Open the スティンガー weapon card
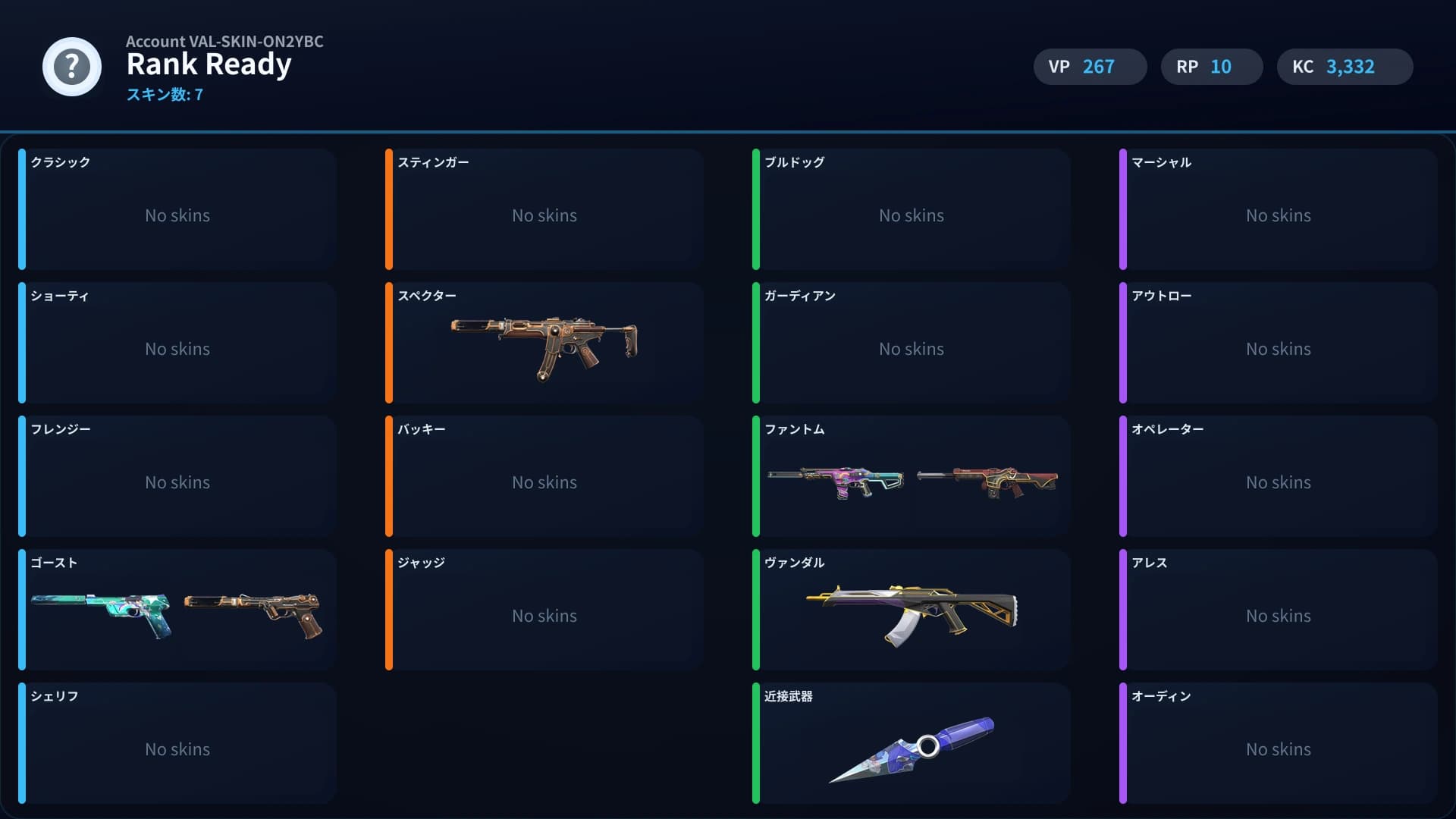 544,209
